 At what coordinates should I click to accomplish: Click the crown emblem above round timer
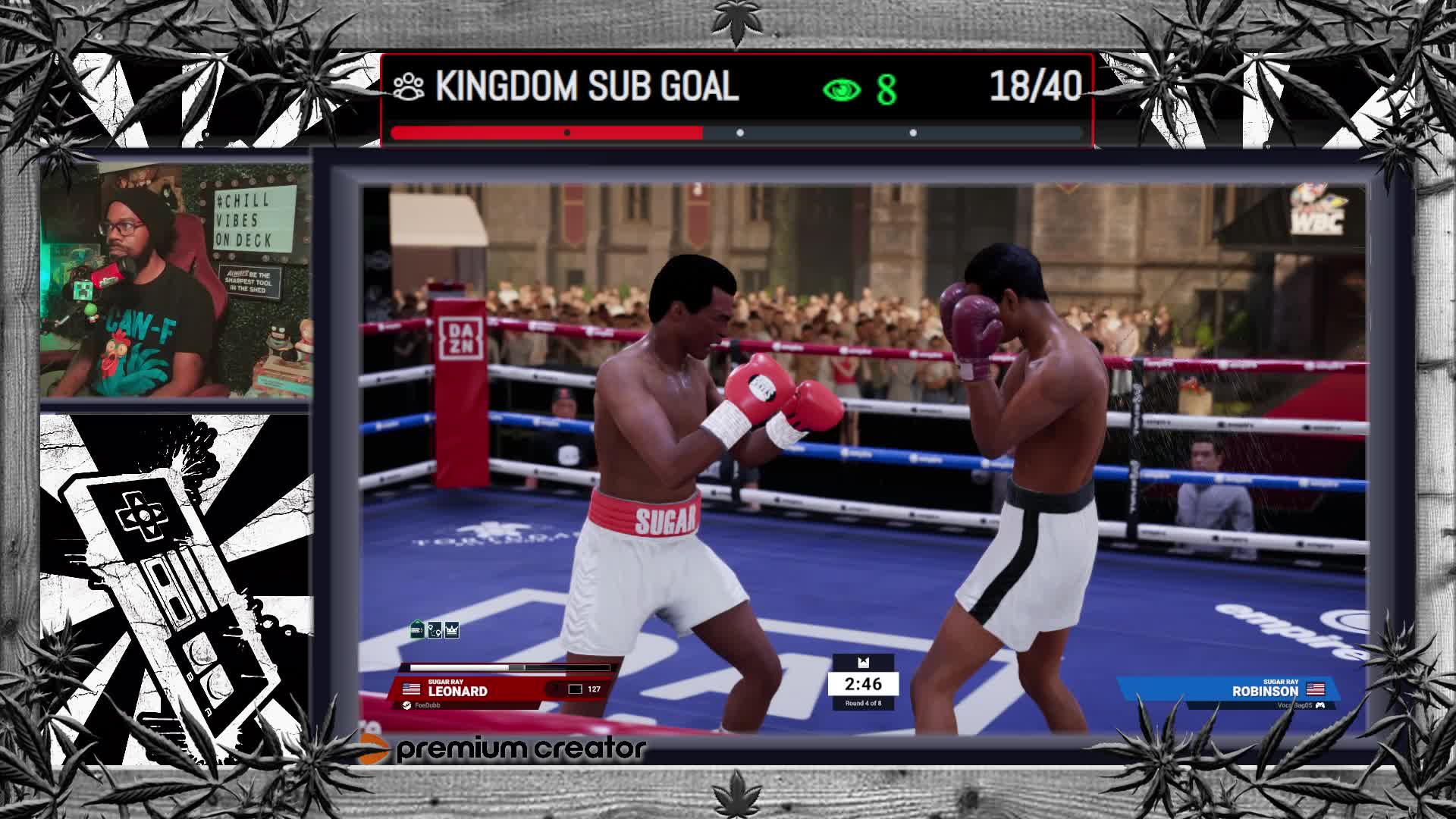coord(863,662)
